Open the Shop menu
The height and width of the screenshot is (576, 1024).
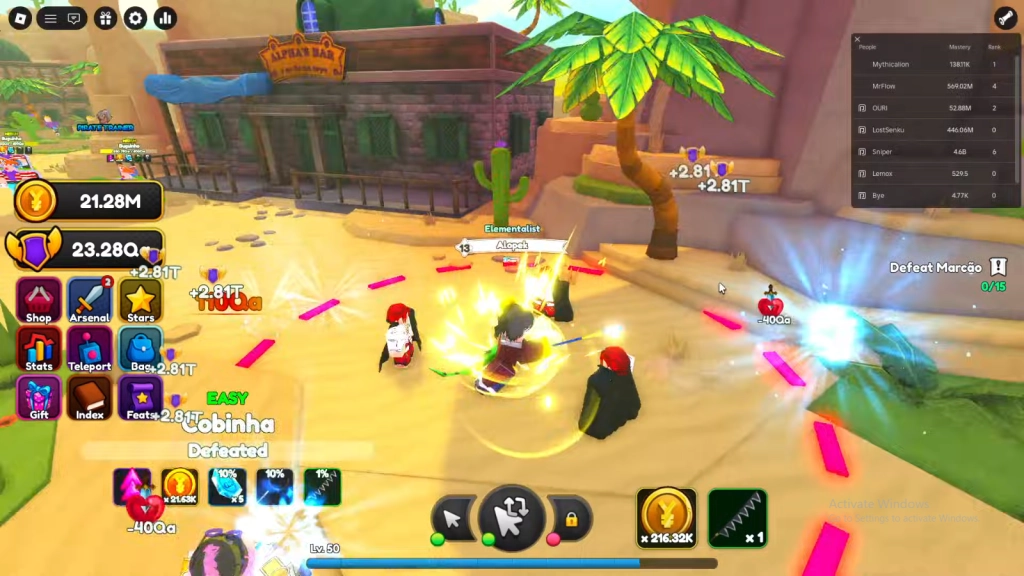click(x=38, y=300)
